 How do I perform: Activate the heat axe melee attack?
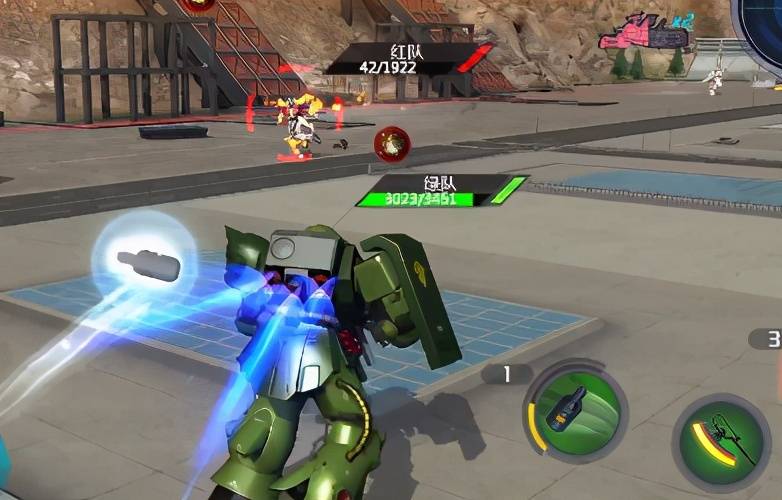(722, 441)
